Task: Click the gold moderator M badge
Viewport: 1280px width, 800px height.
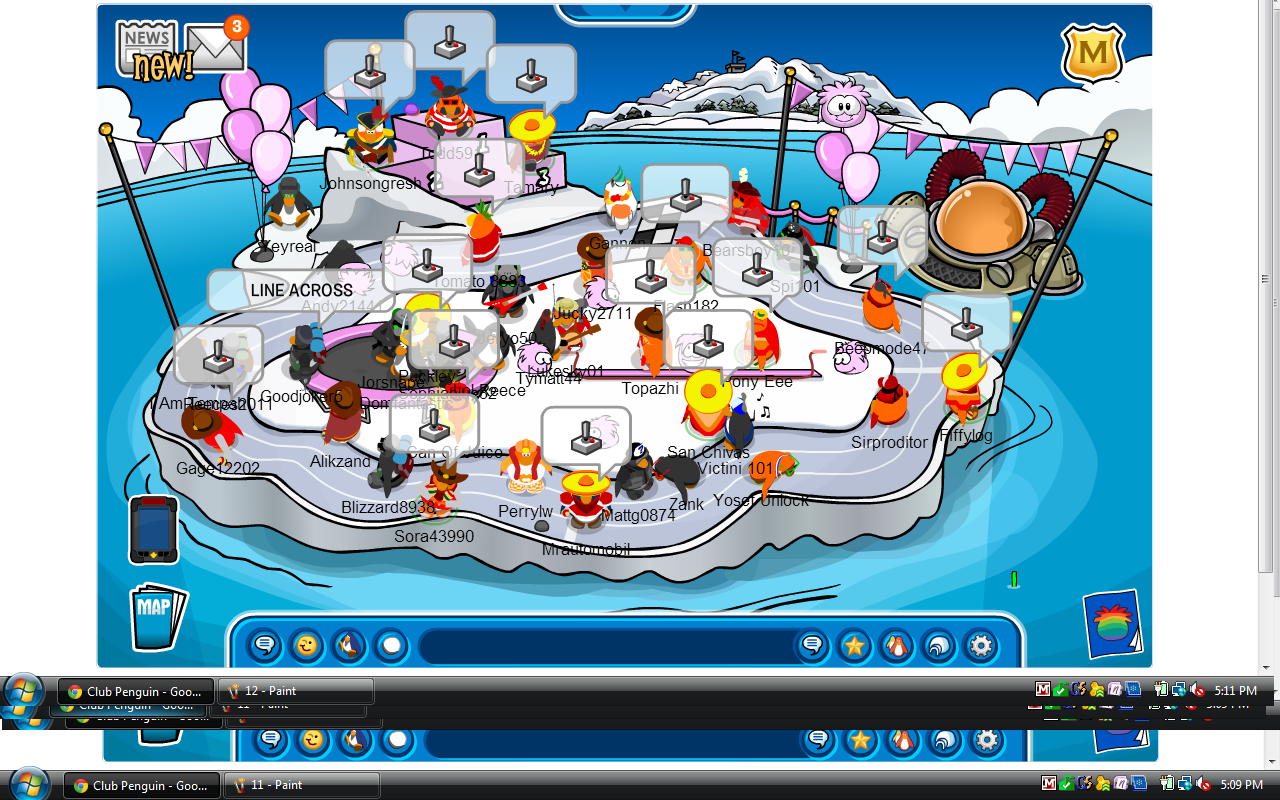Action: (x=1093, y=53)
